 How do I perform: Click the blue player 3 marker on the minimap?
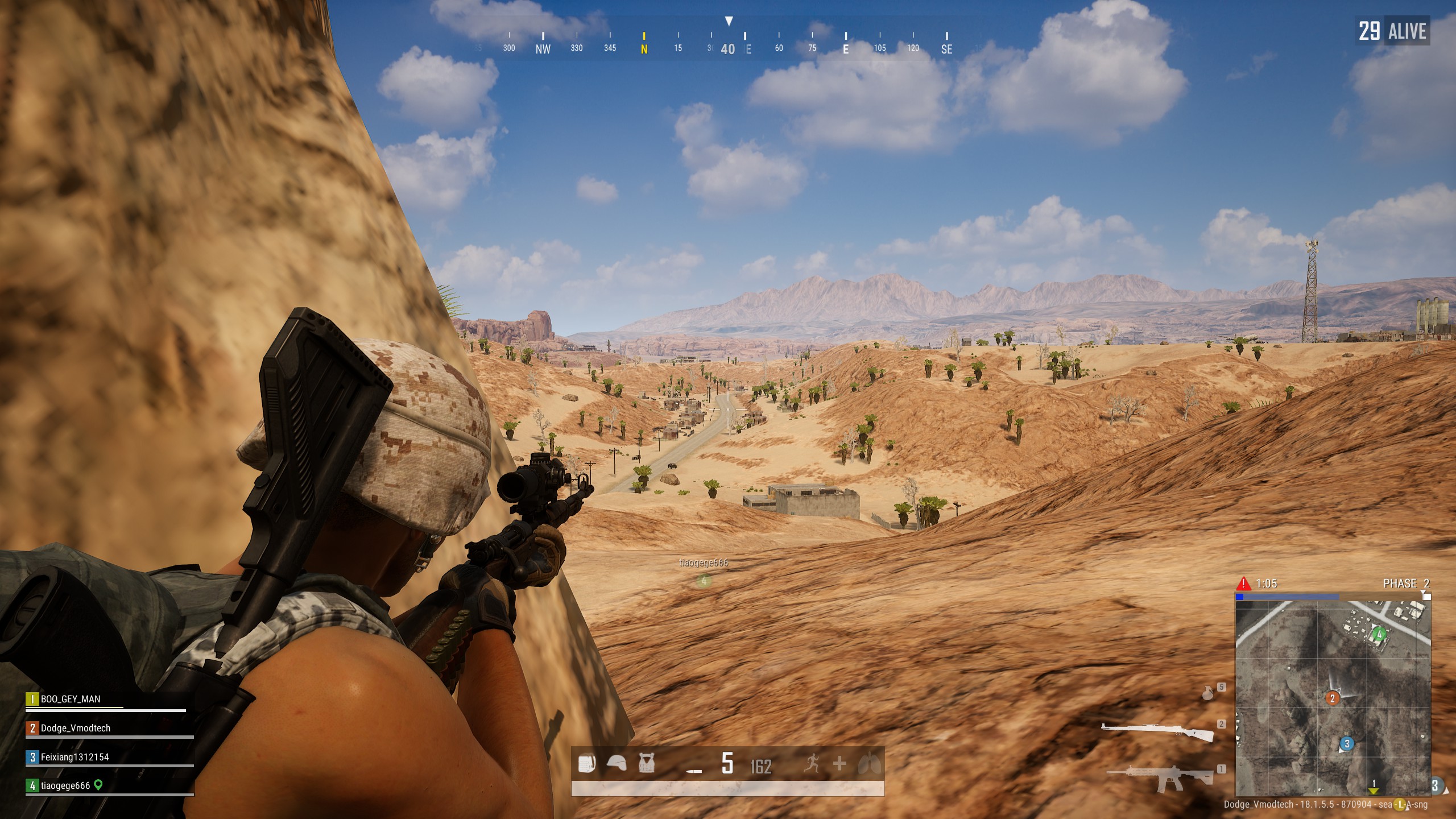pos(1346,743)
